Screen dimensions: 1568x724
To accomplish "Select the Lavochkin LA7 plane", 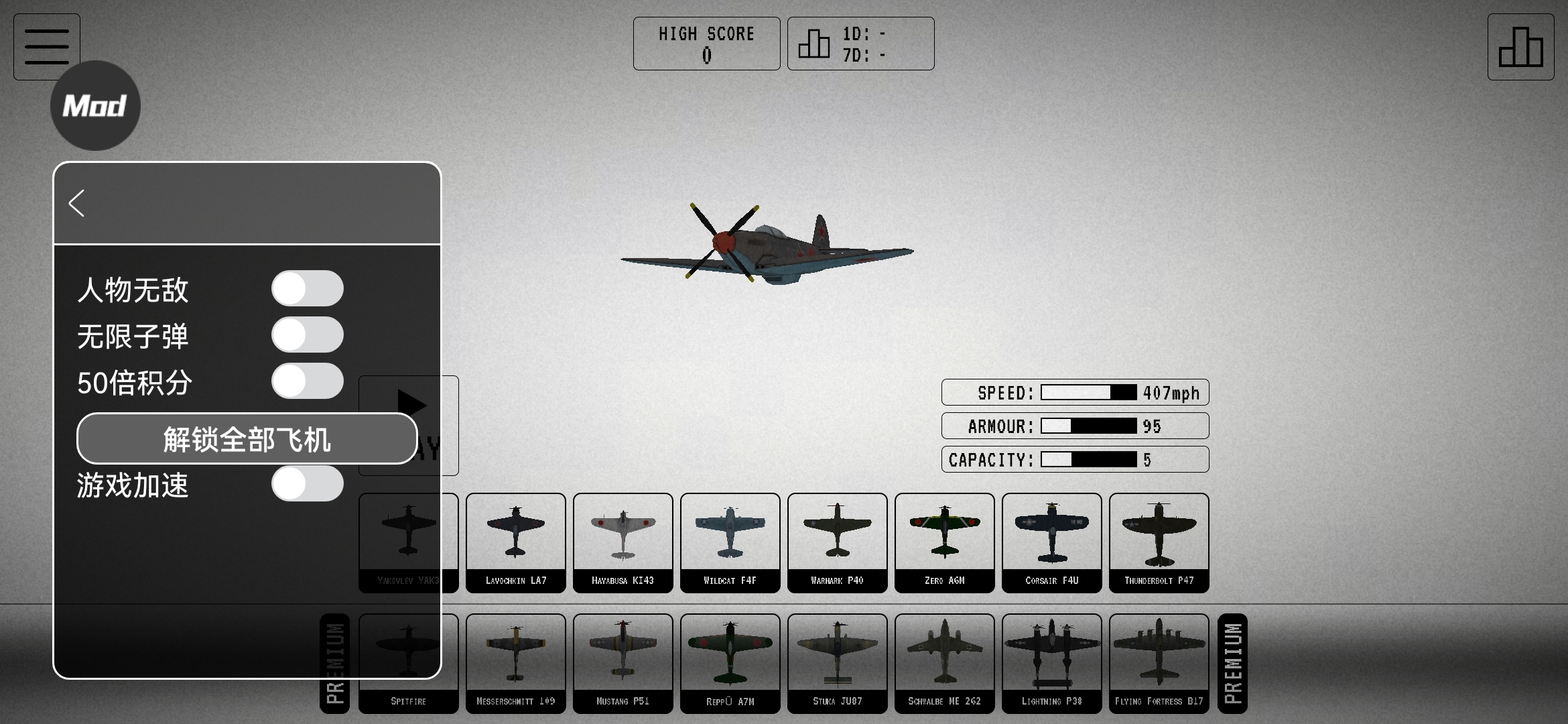I will tap(515, 542).
